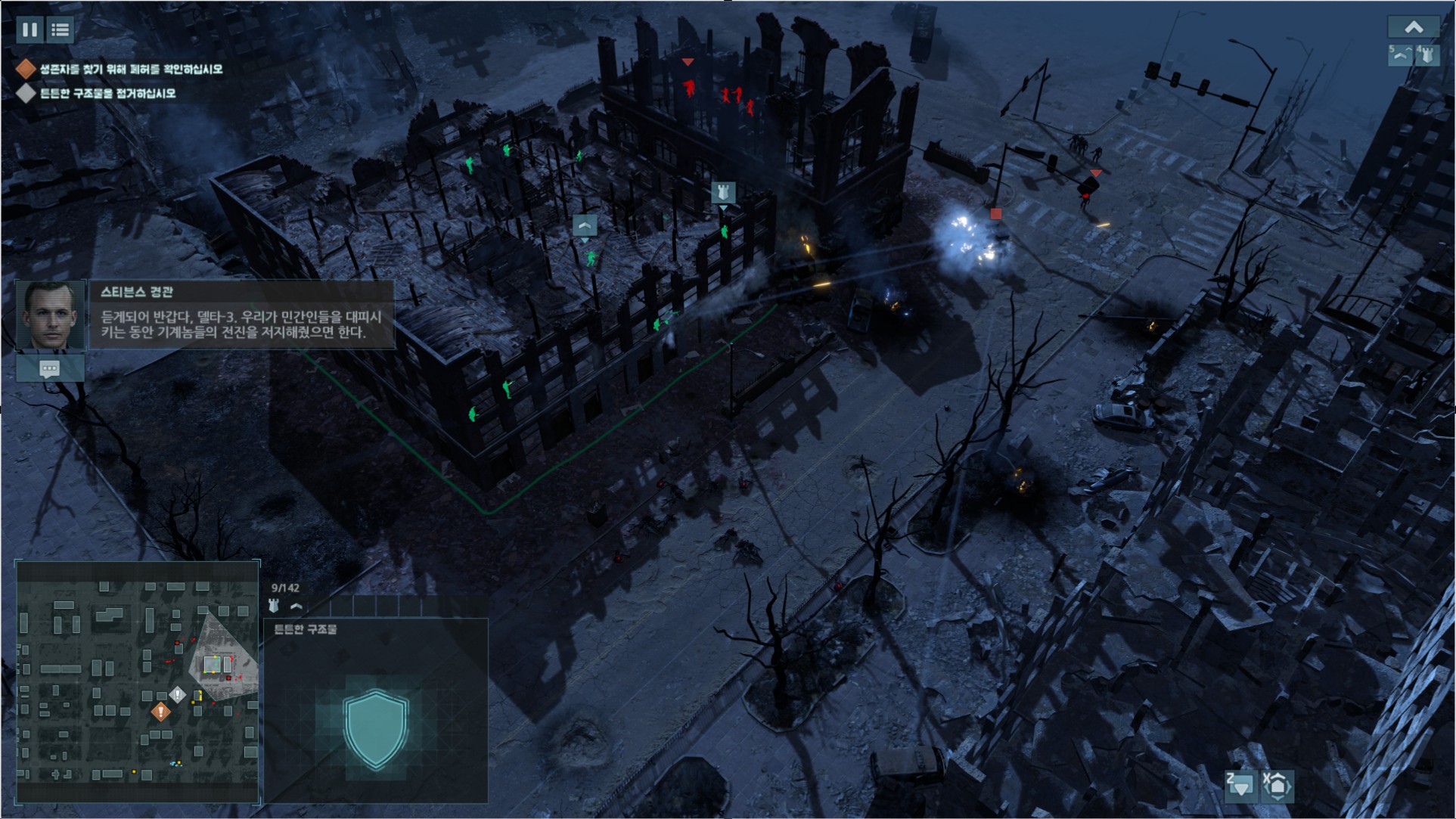Viewport: 1456px width, 819px height.
Task: Activate the Z down-arrow command button
Action: click(x=1241, y=786)
